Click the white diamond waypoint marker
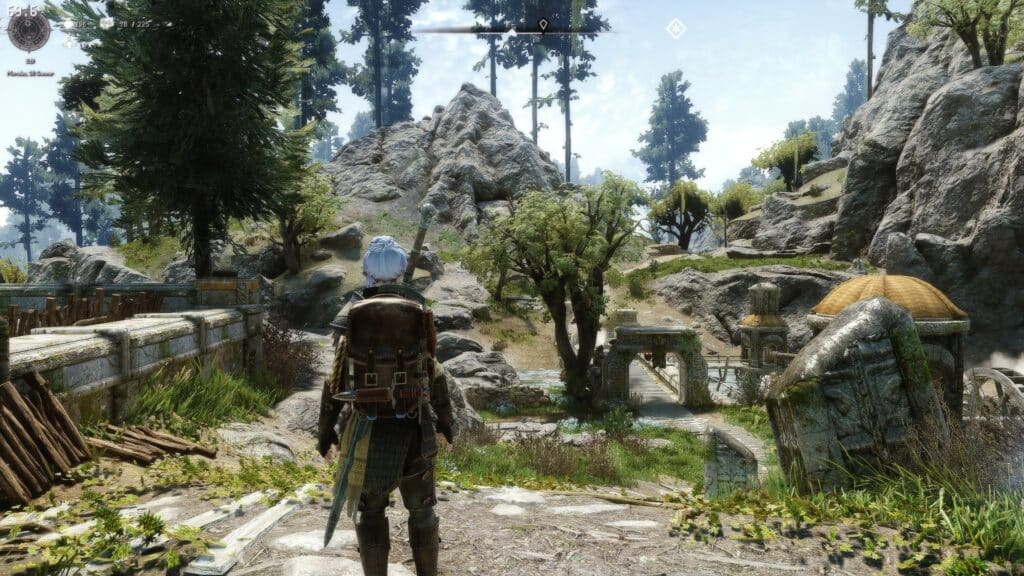Image resolution: width=1024 pixels, height=576 pixels. (676, 28)
